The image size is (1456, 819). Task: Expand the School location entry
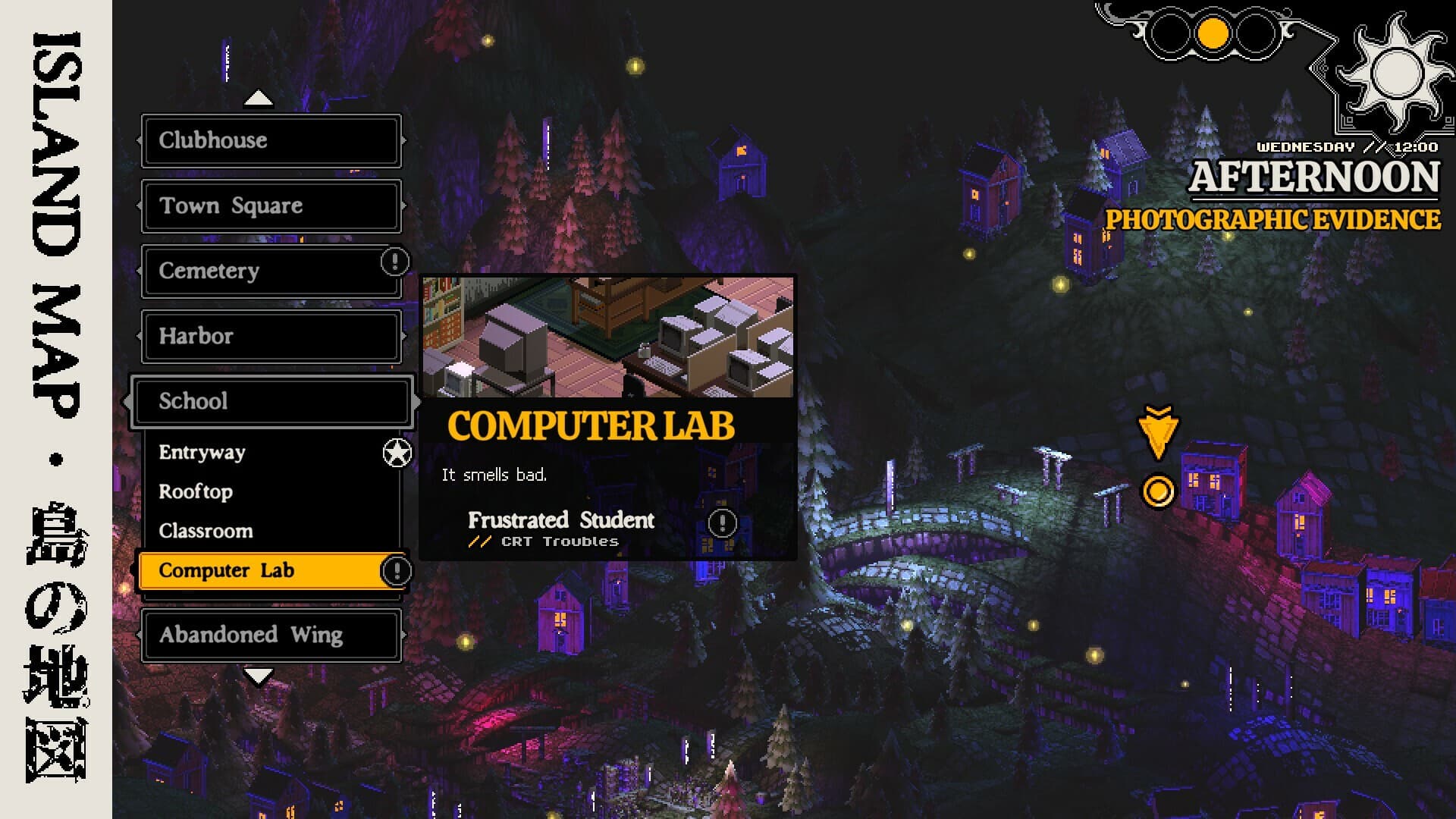[x=271, y=401]
